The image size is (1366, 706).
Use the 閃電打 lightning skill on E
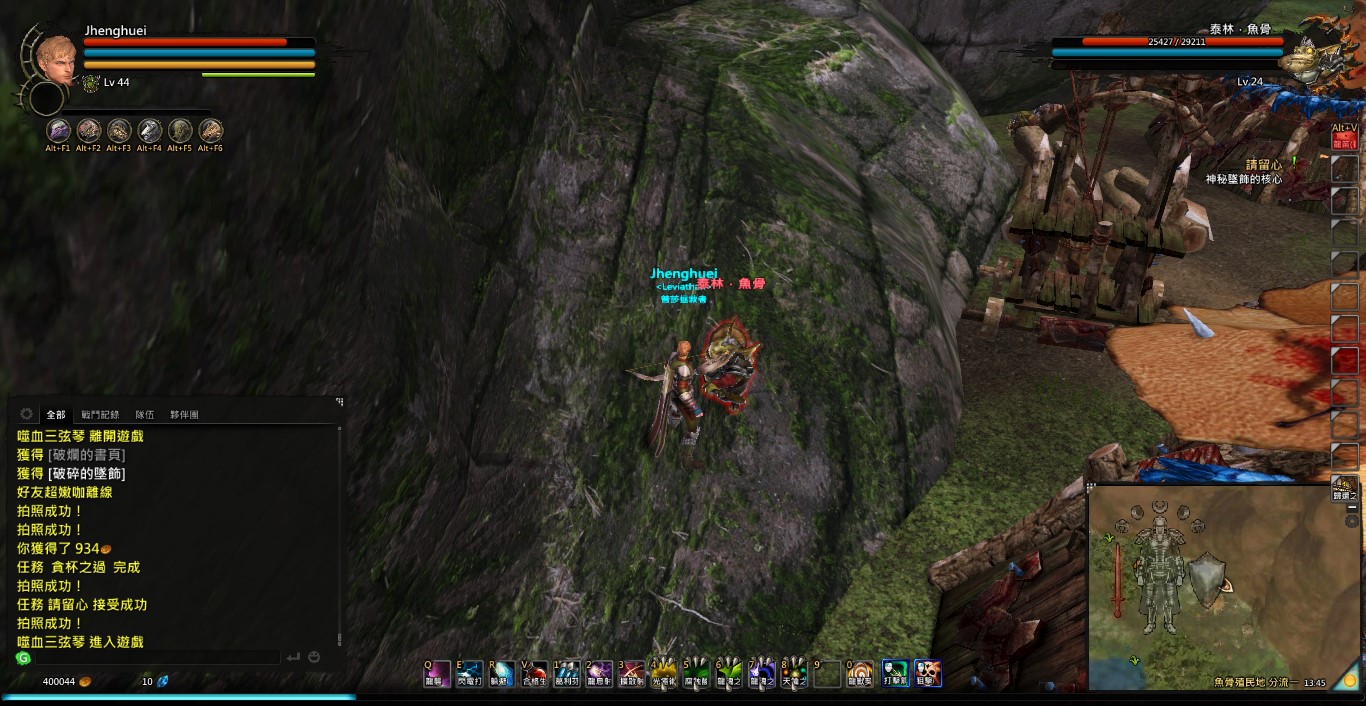pos(469,673)
